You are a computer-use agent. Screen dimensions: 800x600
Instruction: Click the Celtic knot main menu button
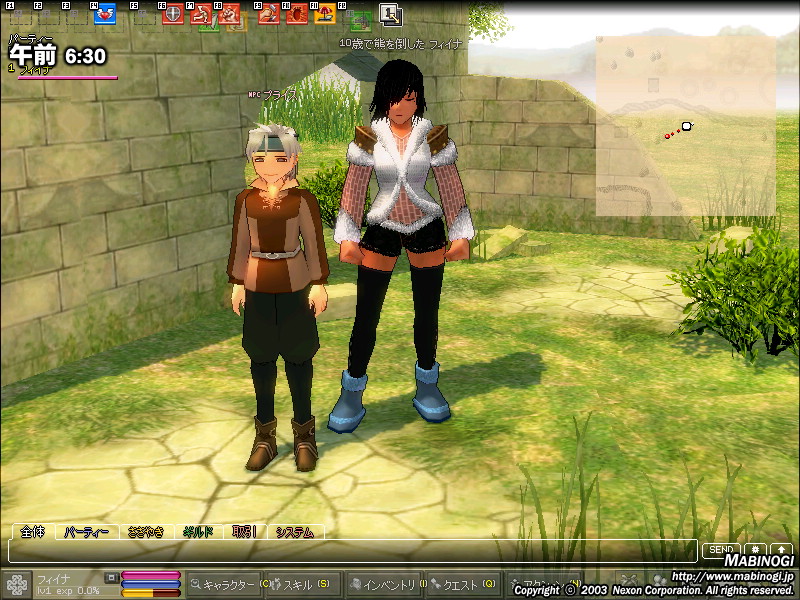[x=16, y=584]
